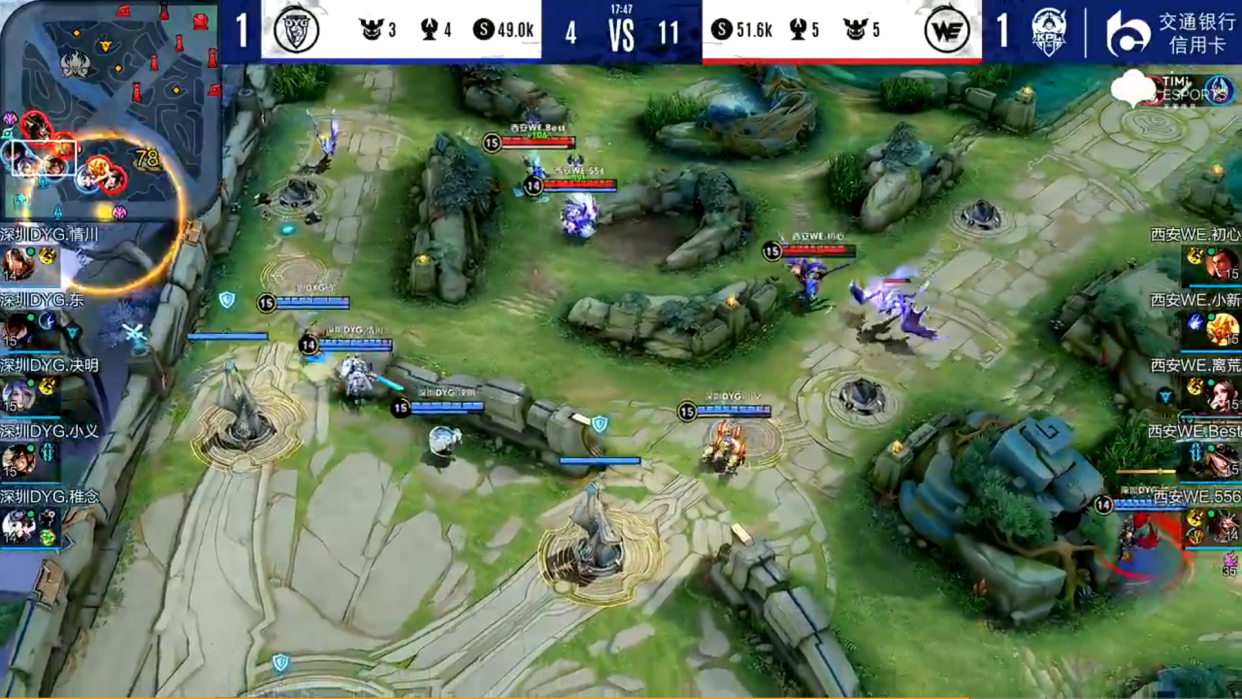
Task: Select player 西安WE.初心 portrait
Action: [1222, 264]
